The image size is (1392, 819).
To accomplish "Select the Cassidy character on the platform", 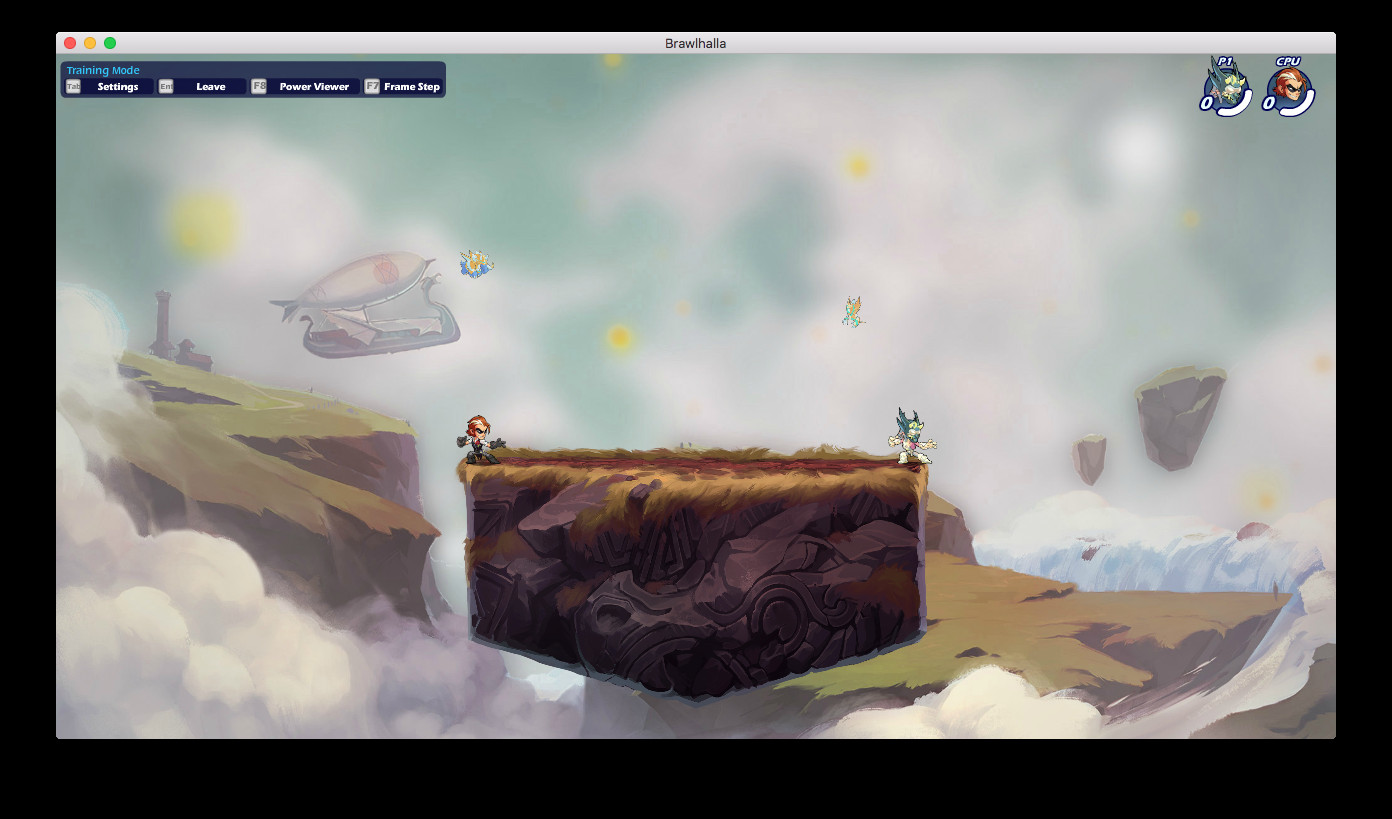I will (x=480, y=438).
